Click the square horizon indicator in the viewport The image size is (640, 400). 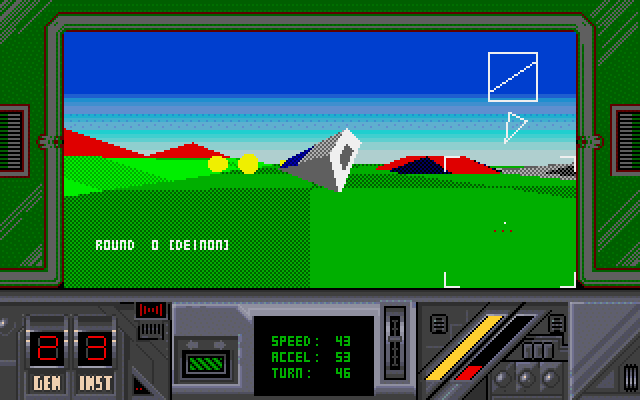tap(513, 77)
